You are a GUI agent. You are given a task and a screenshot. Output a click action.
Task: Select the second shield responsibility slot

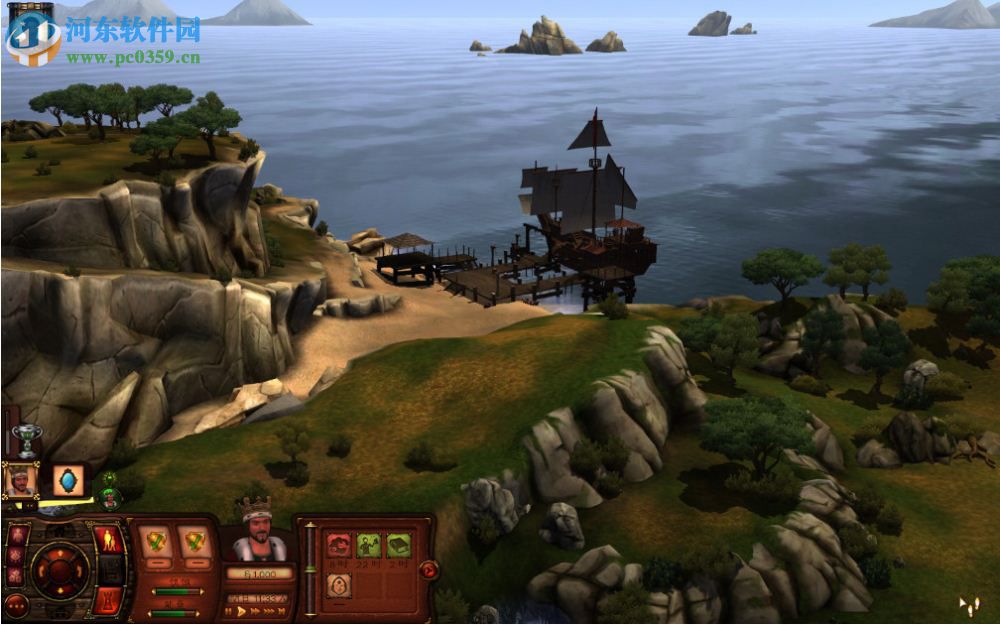point(194,542)
